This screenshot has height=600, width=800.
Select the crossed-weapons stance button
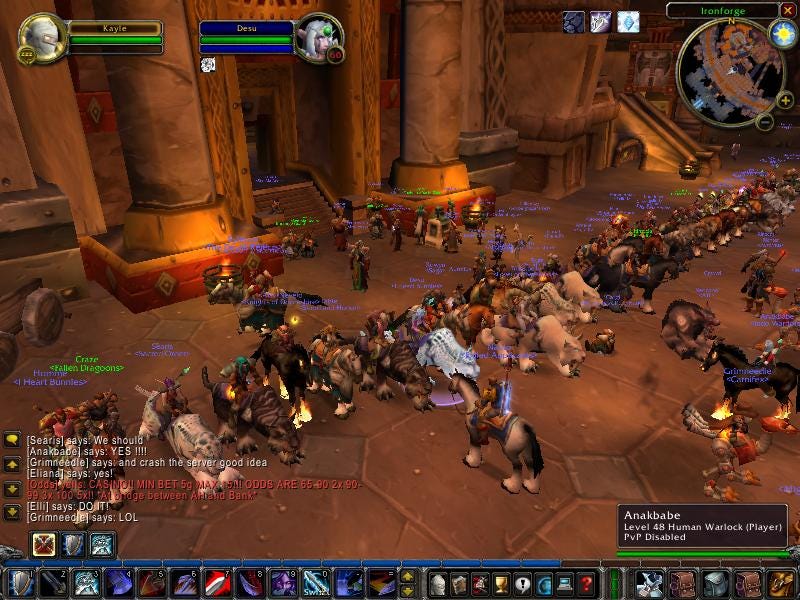pos(45,545)
